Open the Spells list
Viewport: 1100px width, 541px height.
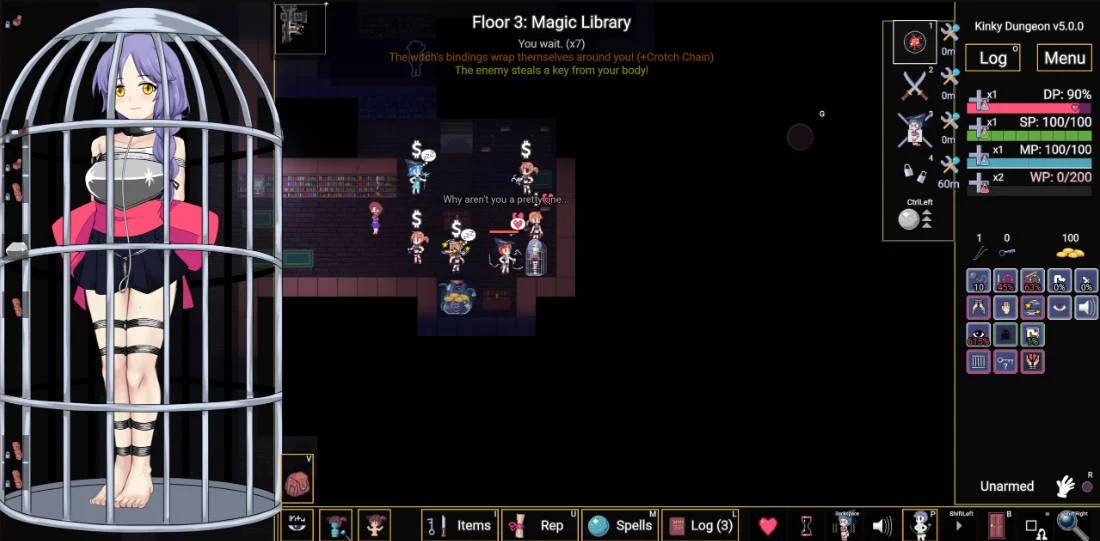click(621, 525)
